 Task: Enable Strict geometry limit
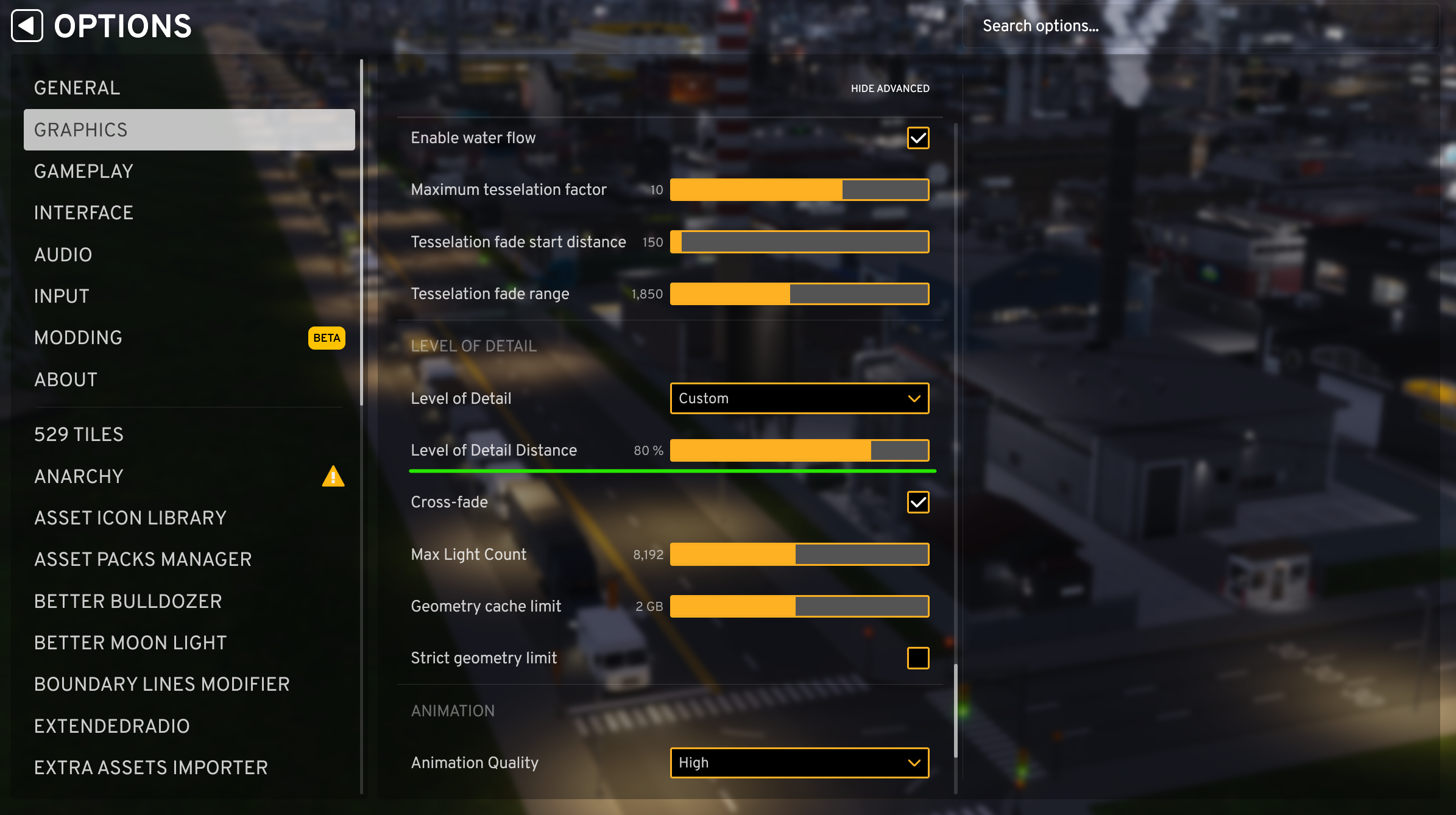pyautogui.click(x=918, y=658)
